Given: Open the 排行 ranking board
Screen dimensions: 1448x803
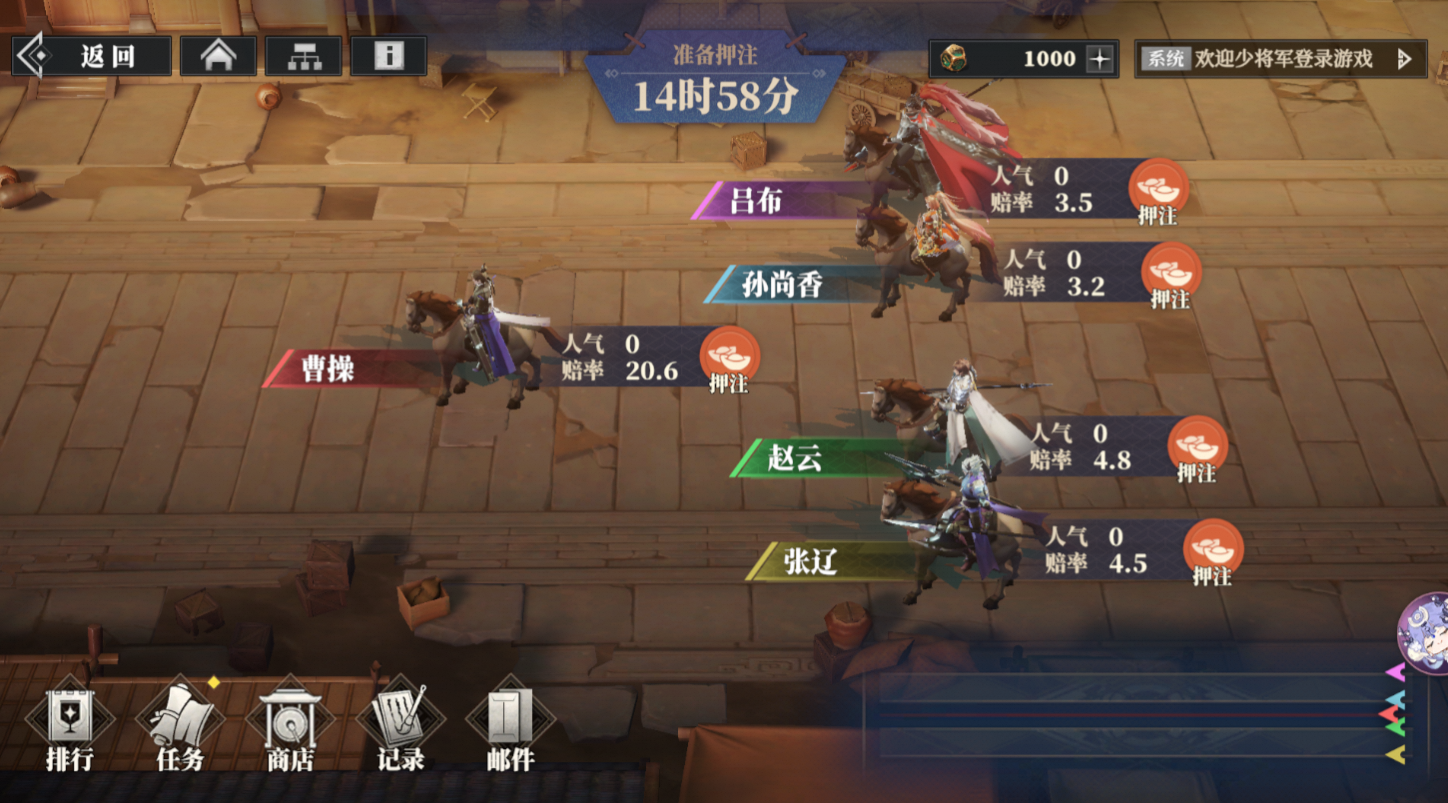Looking at the screenshot, I should (x=70, y=727).
